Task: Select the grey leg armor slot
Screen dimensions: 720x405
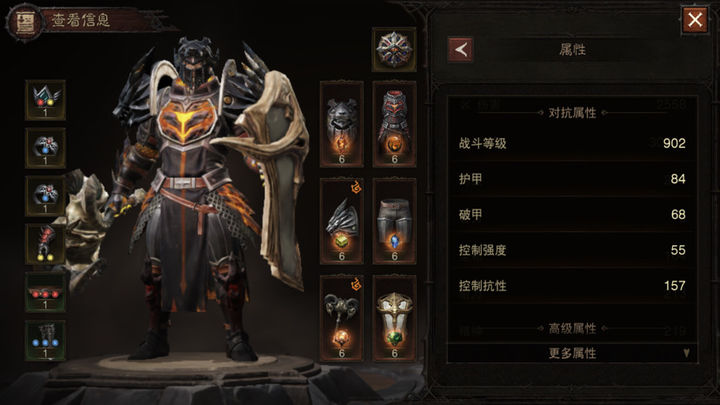Action: (394, 220)
